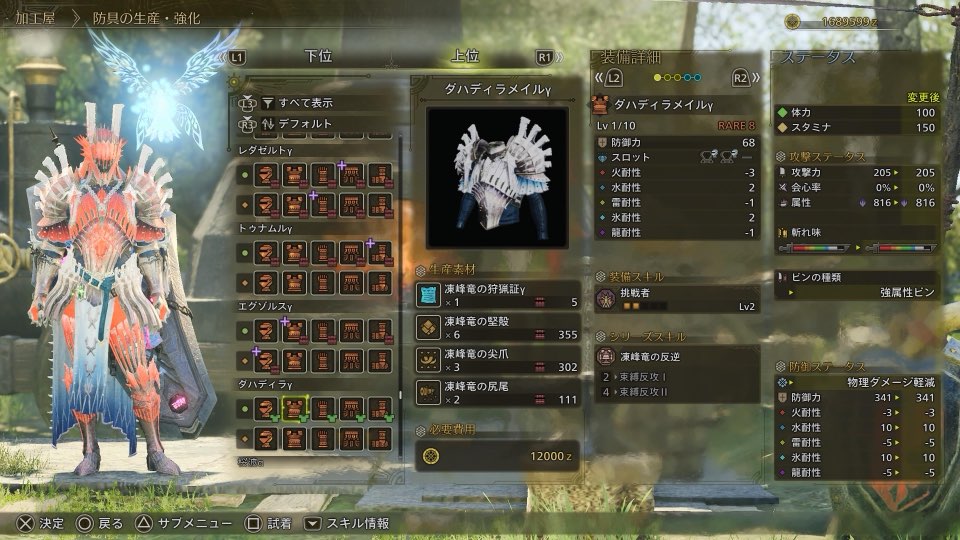The width and height of the screenshot is (960, 540).
Task: Switch to the 下位 rank tab
Action: coord(318,57)
